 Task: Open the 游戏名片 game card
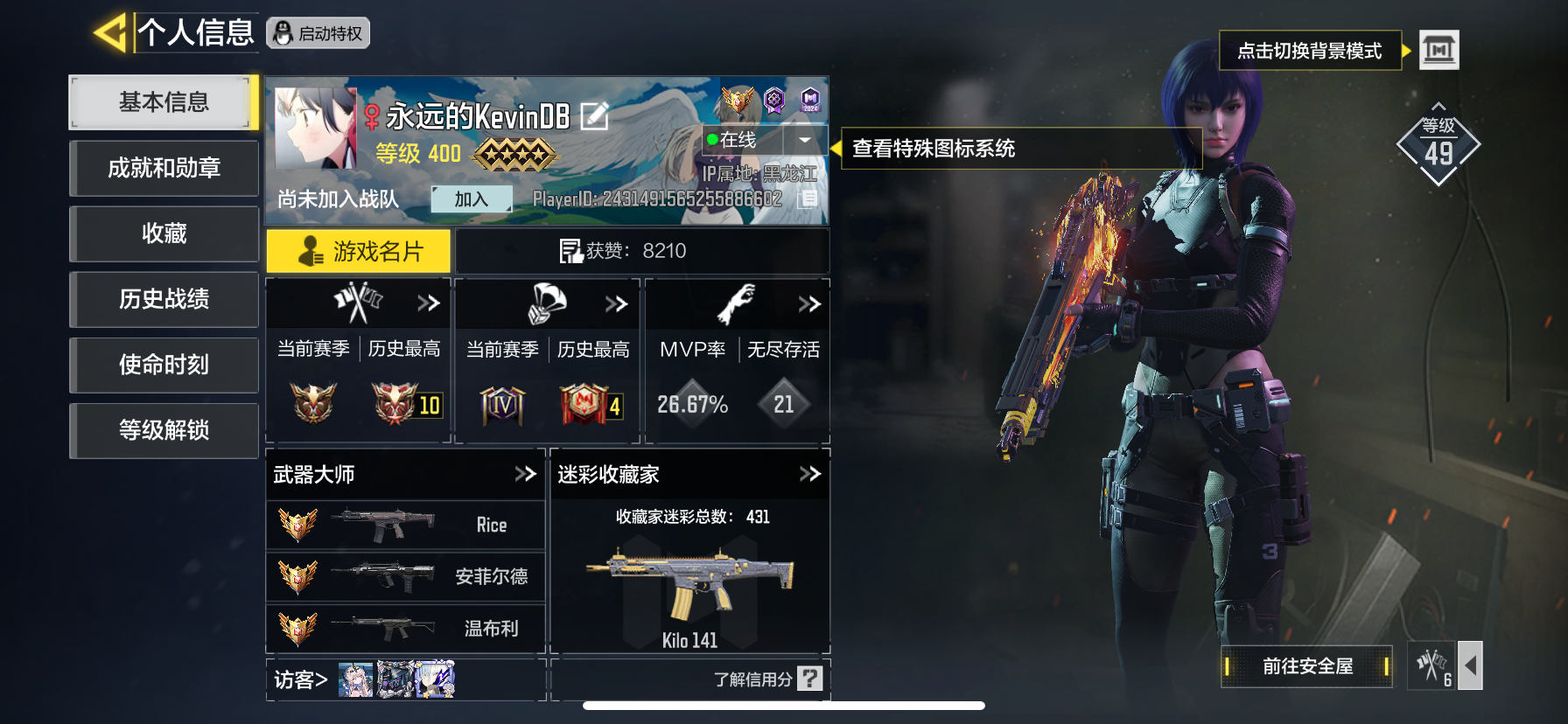(x=359, y=252)
